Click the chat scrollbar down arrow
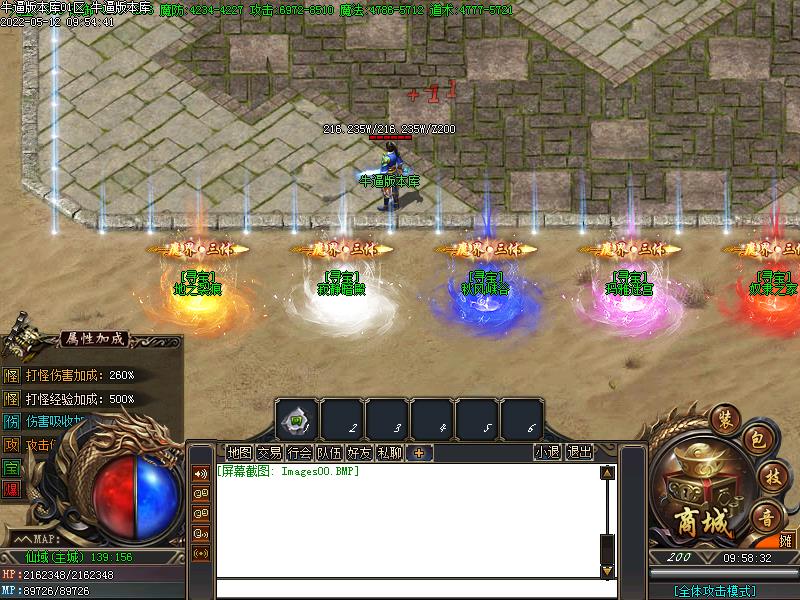This screenshot has height=600, width=800. pos(605,571)
